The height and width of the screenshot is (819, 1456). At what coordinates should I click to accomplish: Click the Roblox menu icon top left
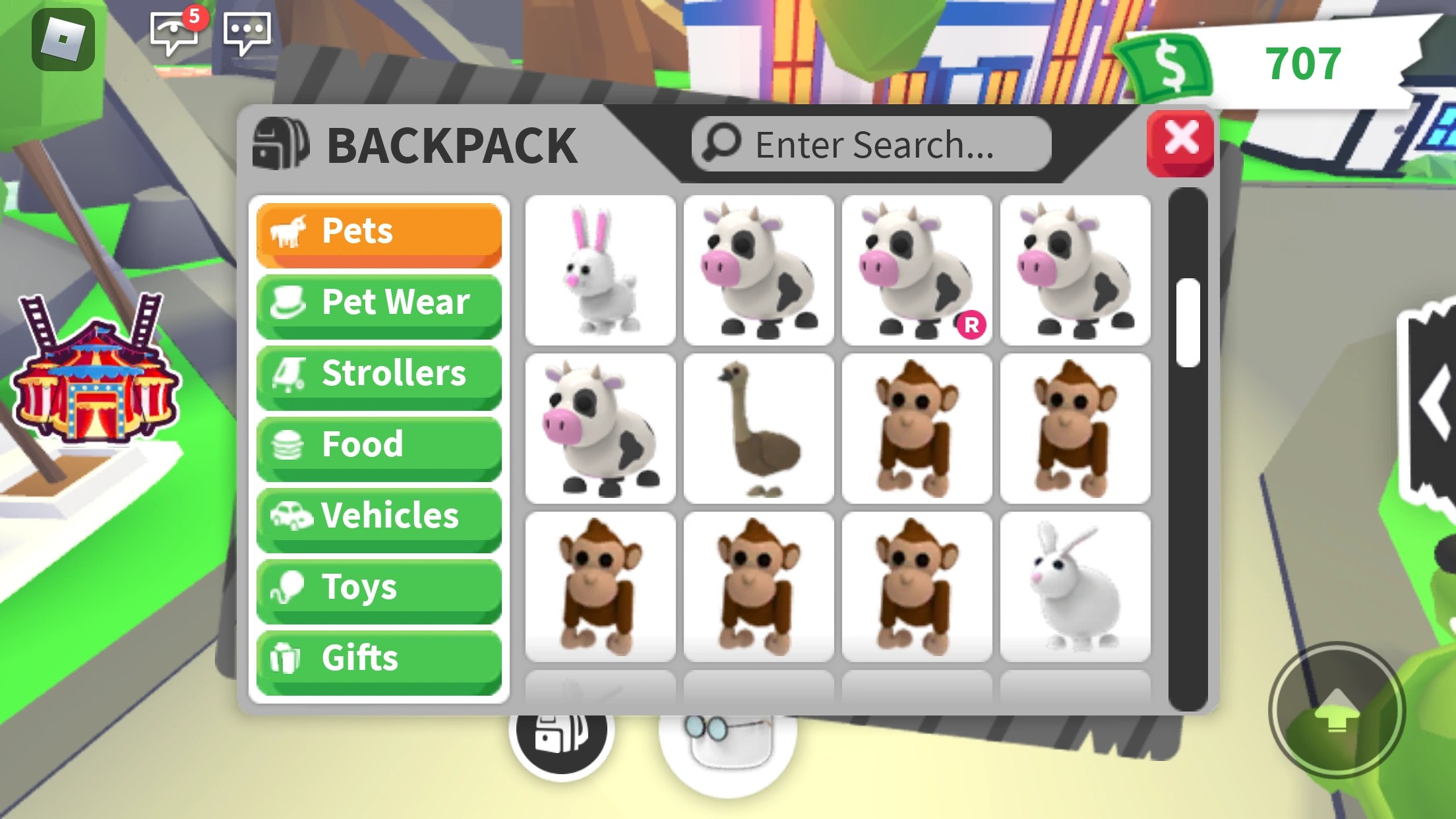[x=63, y=41]
